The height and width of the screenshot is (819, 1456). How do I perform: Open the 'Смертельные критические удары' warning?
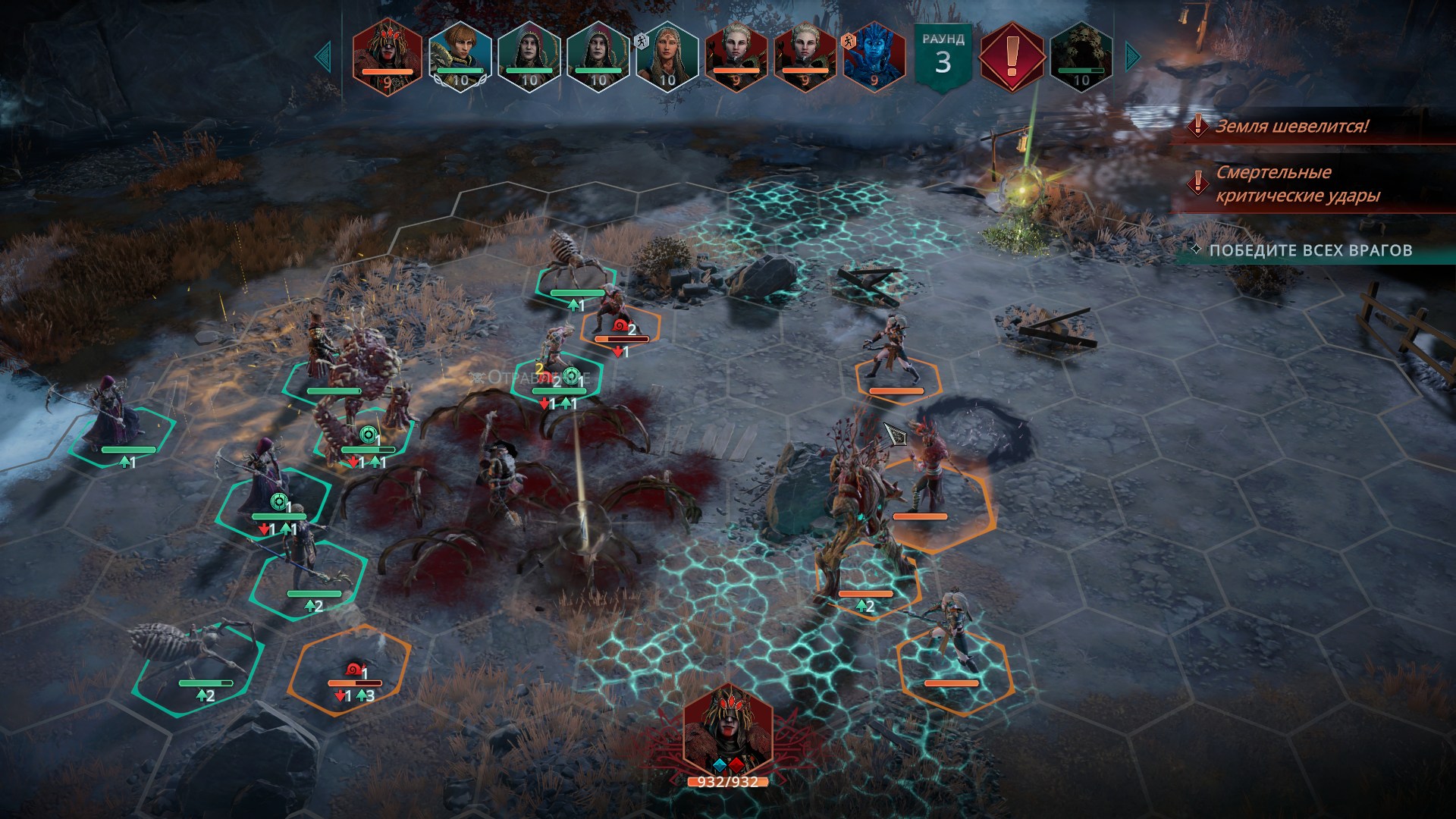click(1296, 184)
